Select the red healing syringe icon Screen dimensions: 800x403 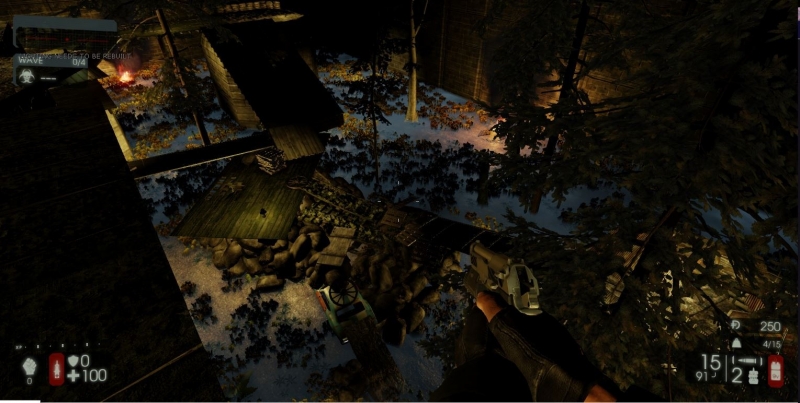point(57,368)
